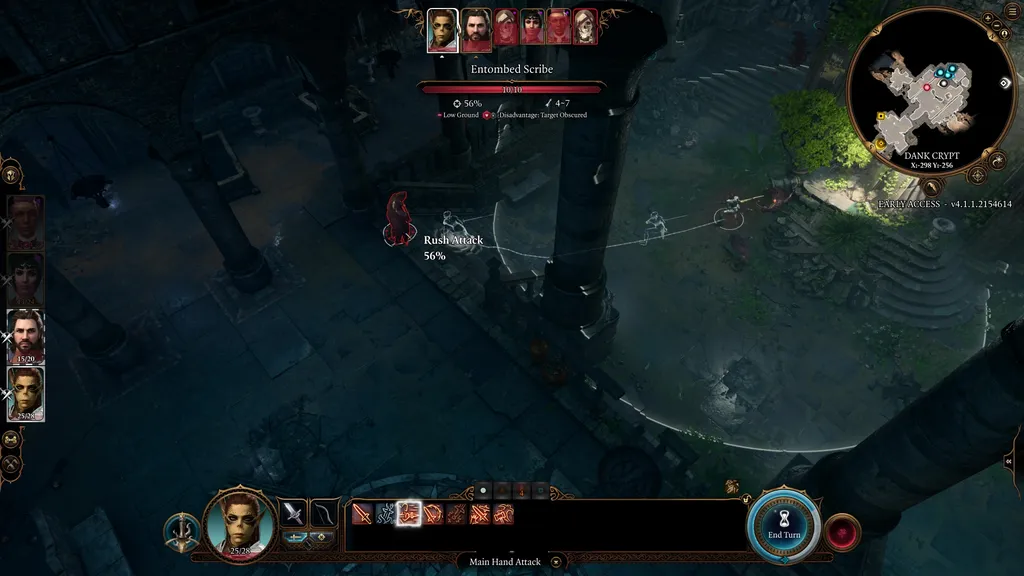Select the skeleton portrait in turn order
This screenshot has width=1024, height=576.
click(585, 27)
